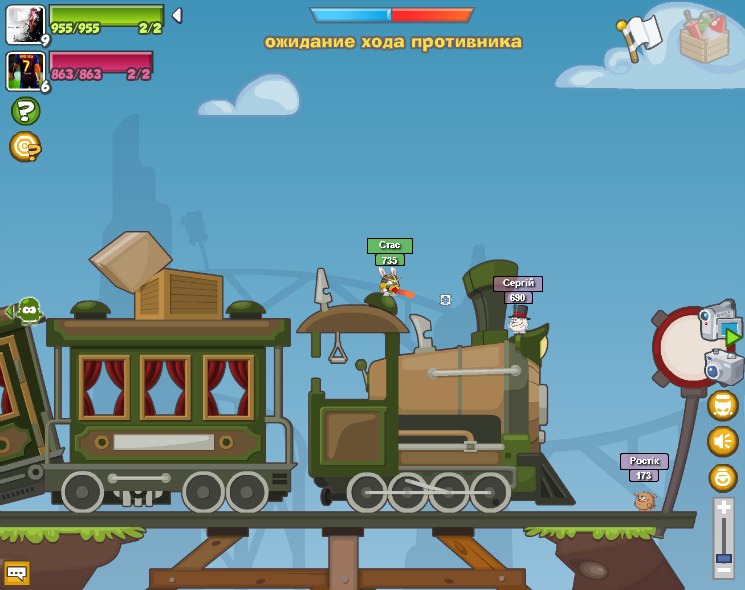Toggle the sound speaker button
This screenshot has height=590, width=745.
click(722, 441)
